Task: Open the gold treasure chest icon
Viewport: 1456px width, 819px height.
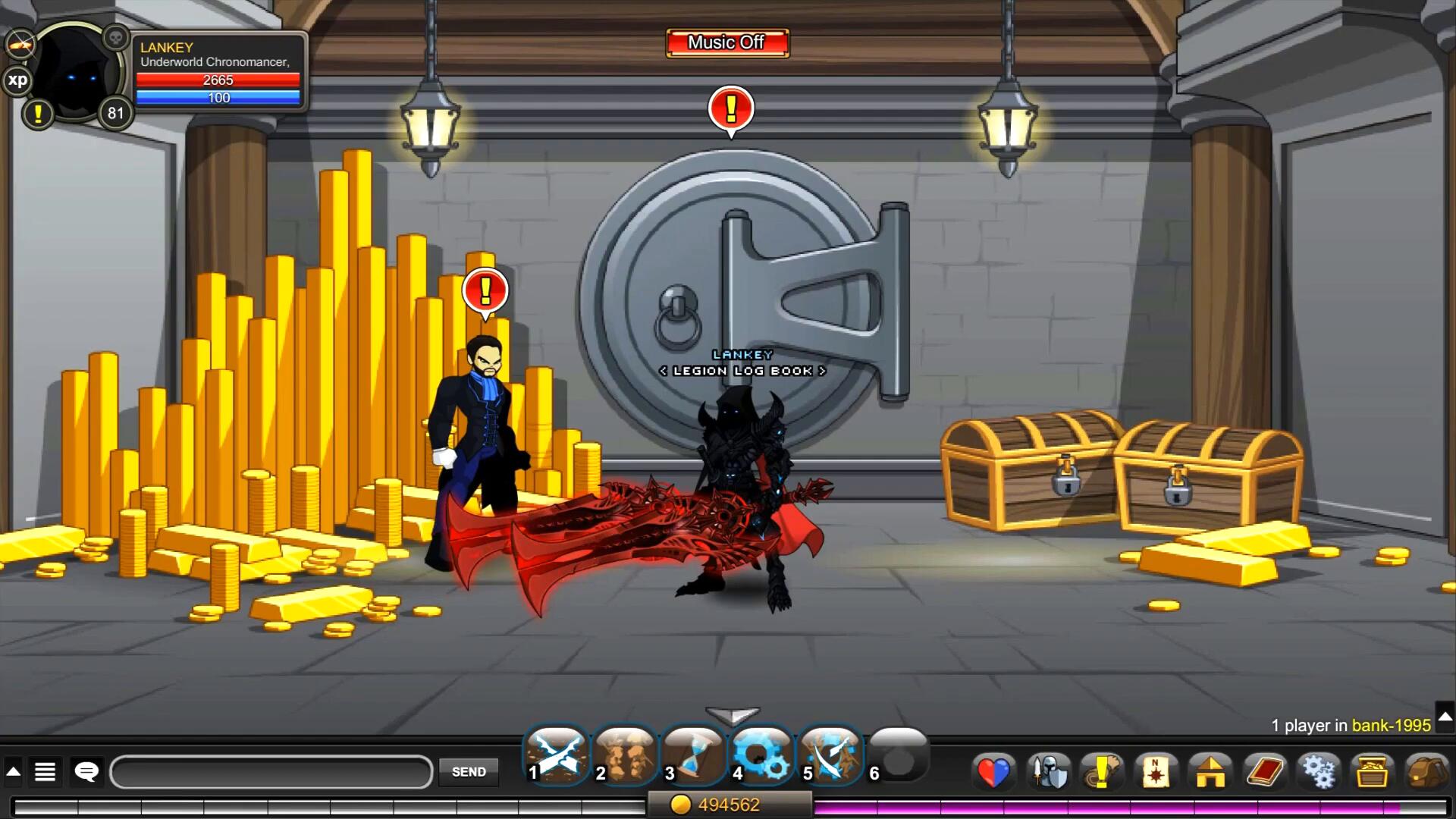Action: point(1373,772)
